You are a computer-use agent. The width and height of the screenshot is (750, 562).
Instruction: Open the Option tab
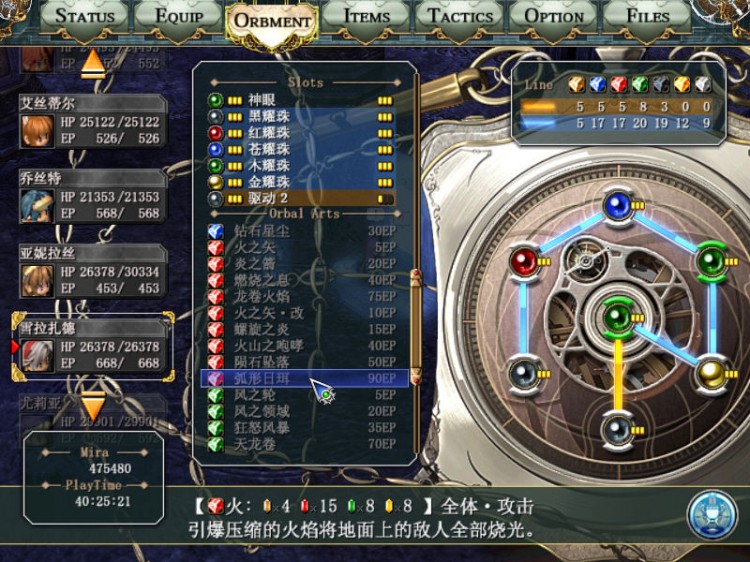click(554, 16)
